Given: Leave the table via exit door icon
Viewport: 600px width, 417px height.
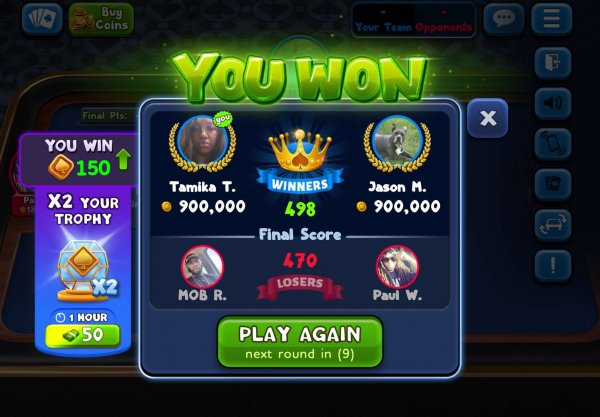Looking at the screenshot, I should [553, 63].
